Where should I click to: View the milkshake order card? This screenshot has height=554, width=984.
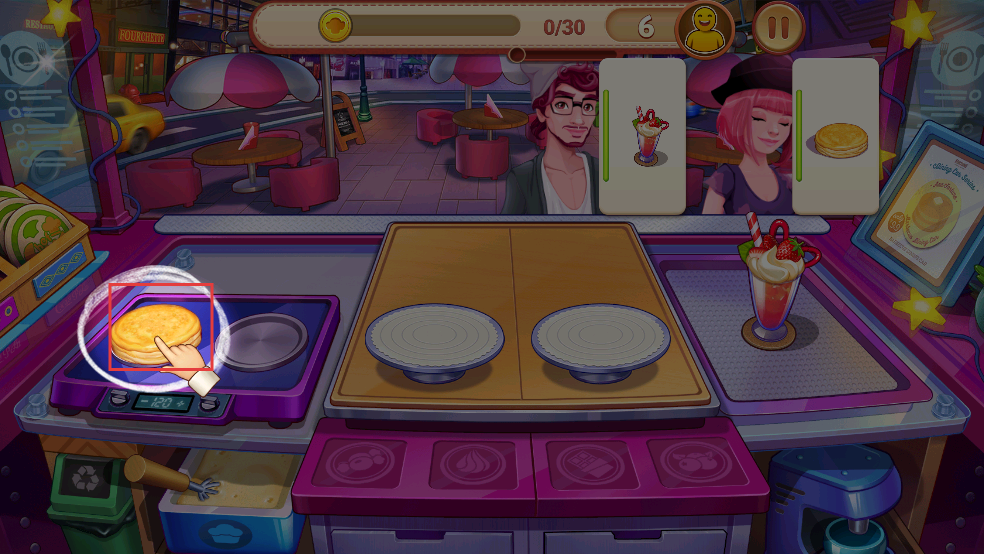tap(645, 135)
